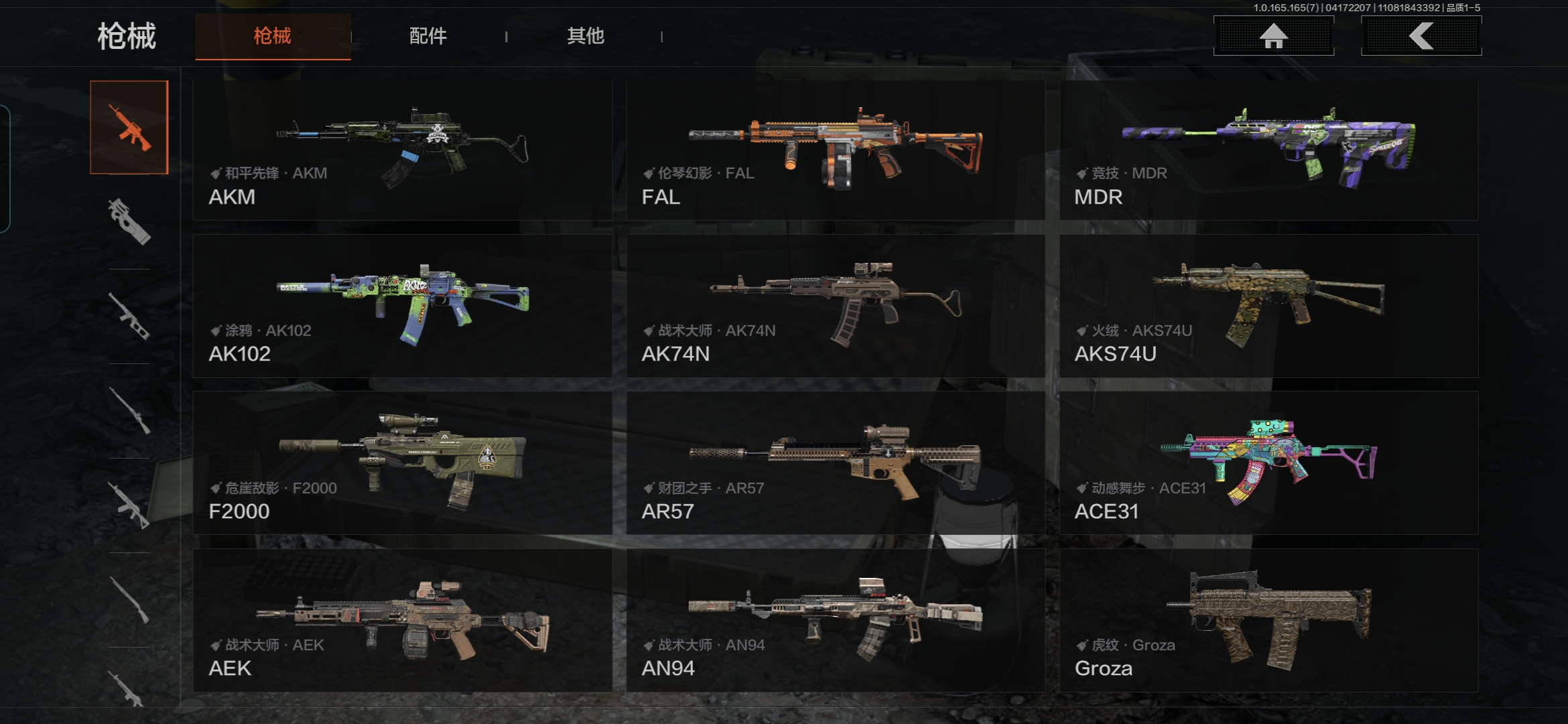Select the F2000 rifle card

[402, 463]
